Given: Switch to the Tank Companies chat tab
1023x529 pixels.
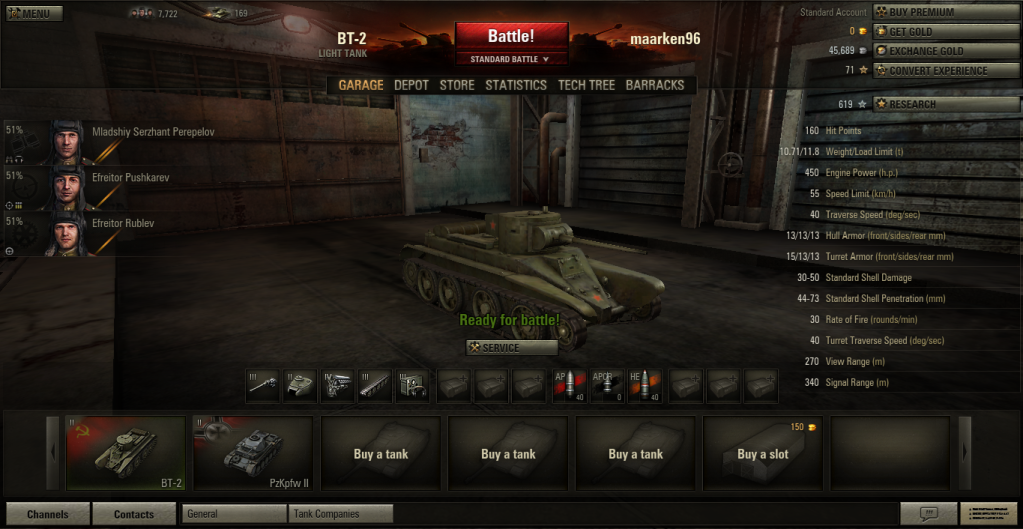Looking at the screenshot, I should (x=341, y=514).
